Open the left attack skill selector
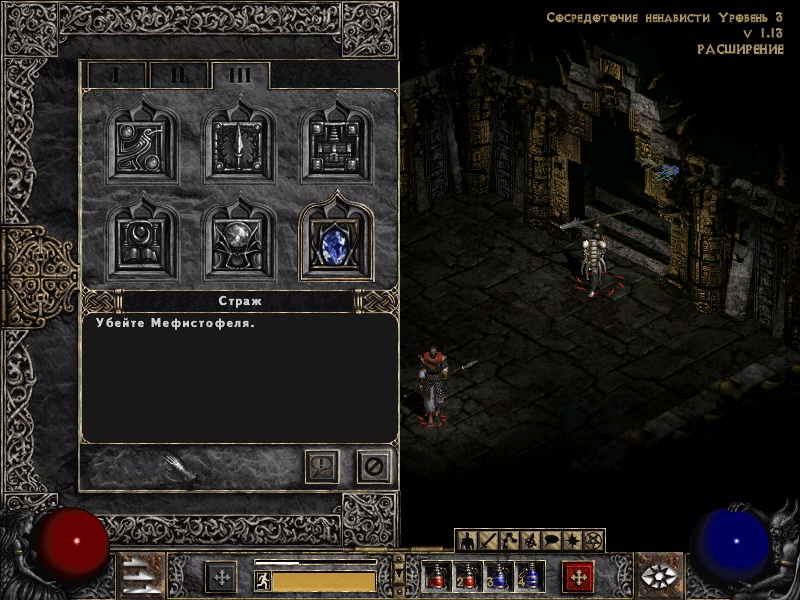The width and height of the screenshot is (800, 600). point(221,577)
